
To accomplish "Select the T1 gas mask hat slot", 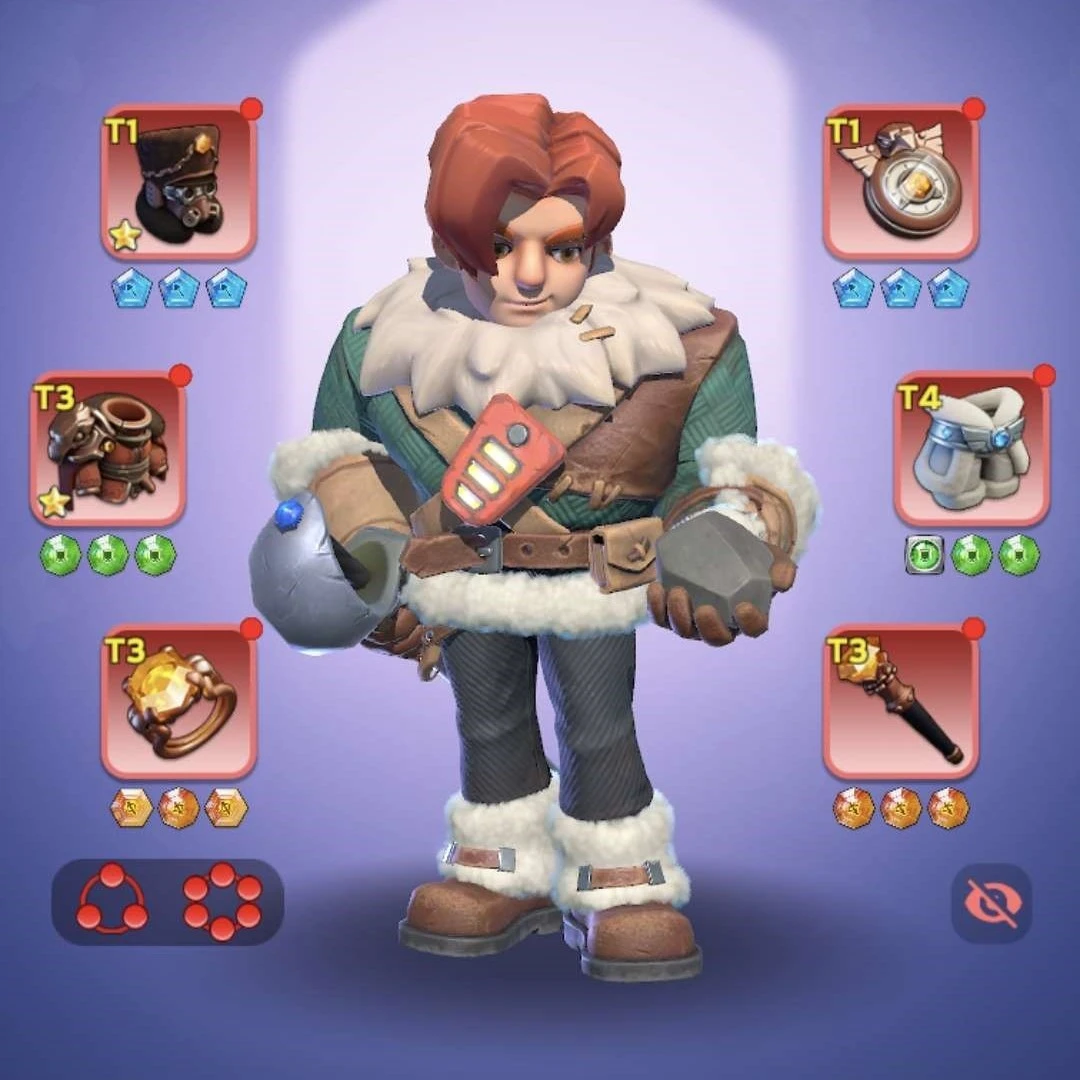I will (x=179, y=184).
